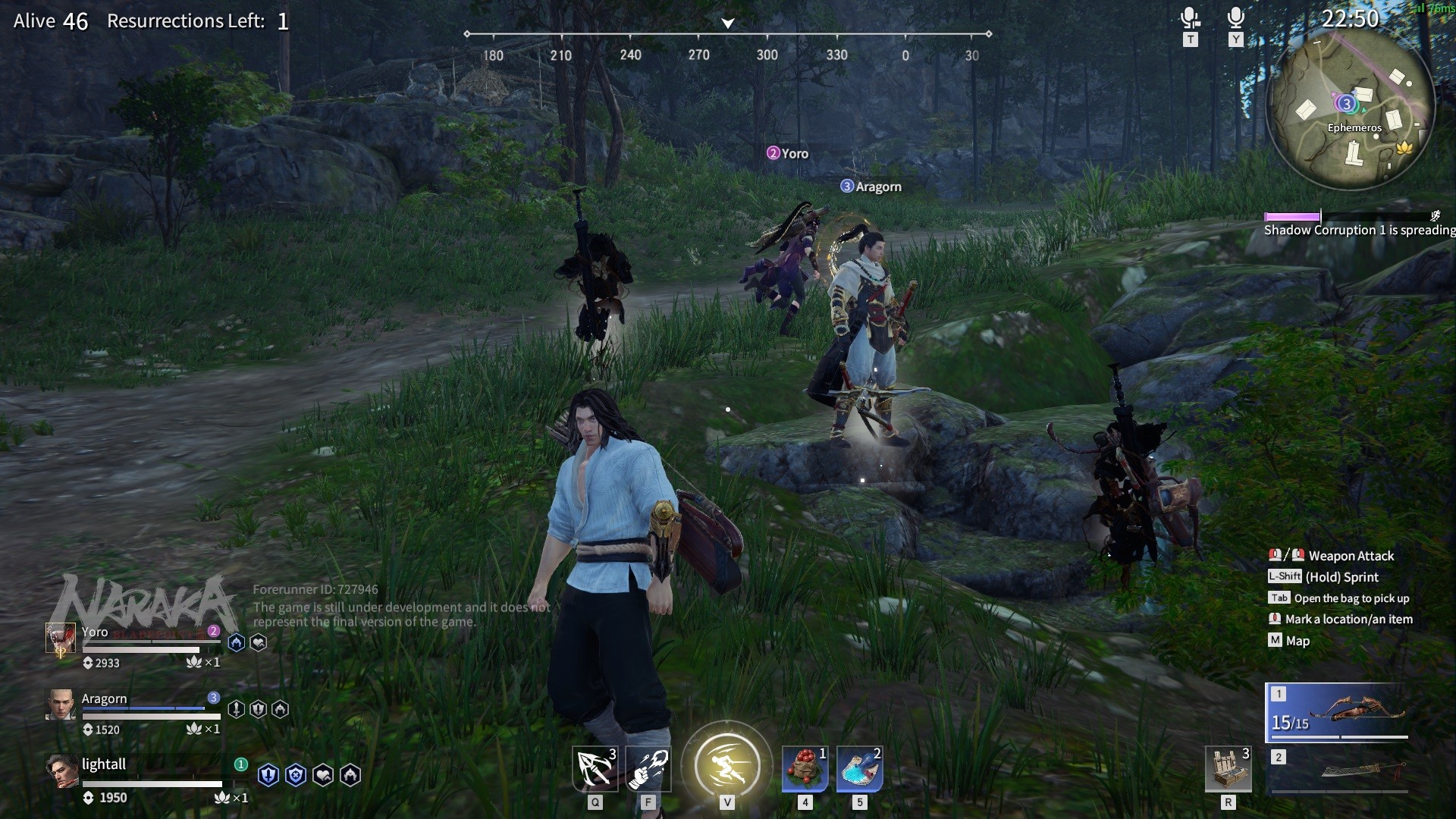Image resolution: width=1456 pixels, height=819 pixels.
Task: Activate the glowing sprint ultimate ability
Action: coord(726,764)
